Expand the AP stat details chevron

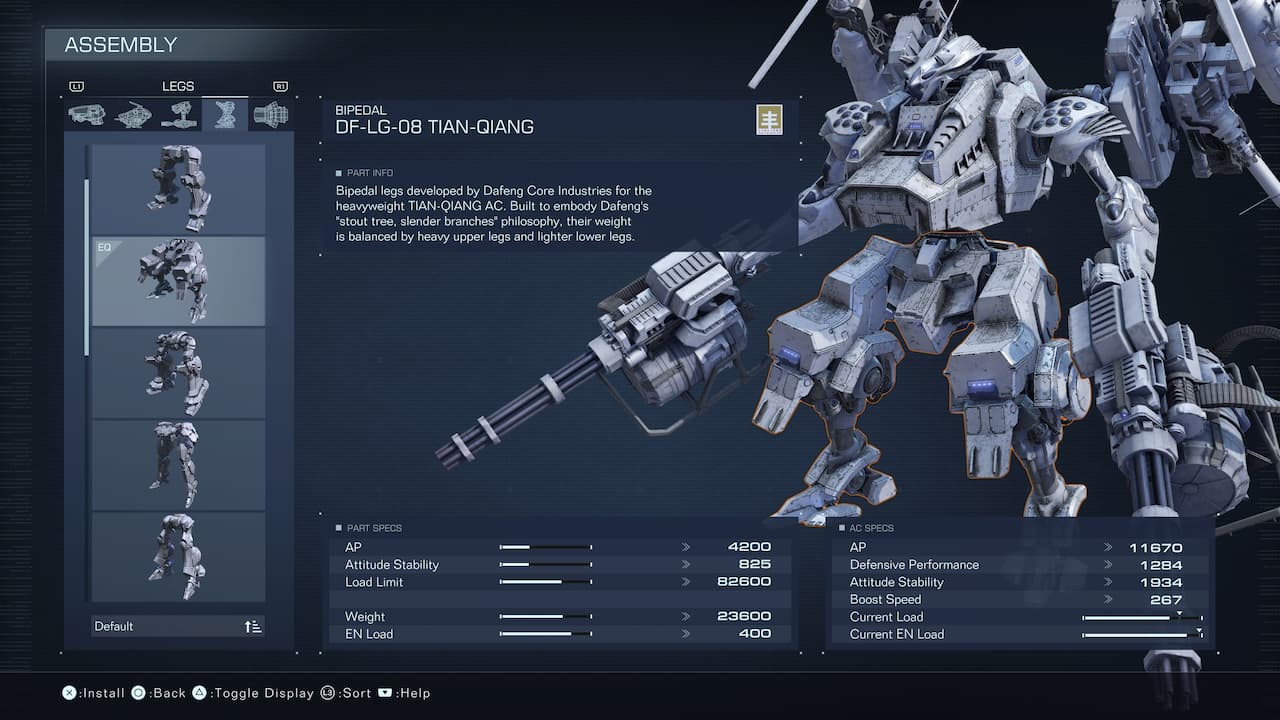[x=686, y=546]
